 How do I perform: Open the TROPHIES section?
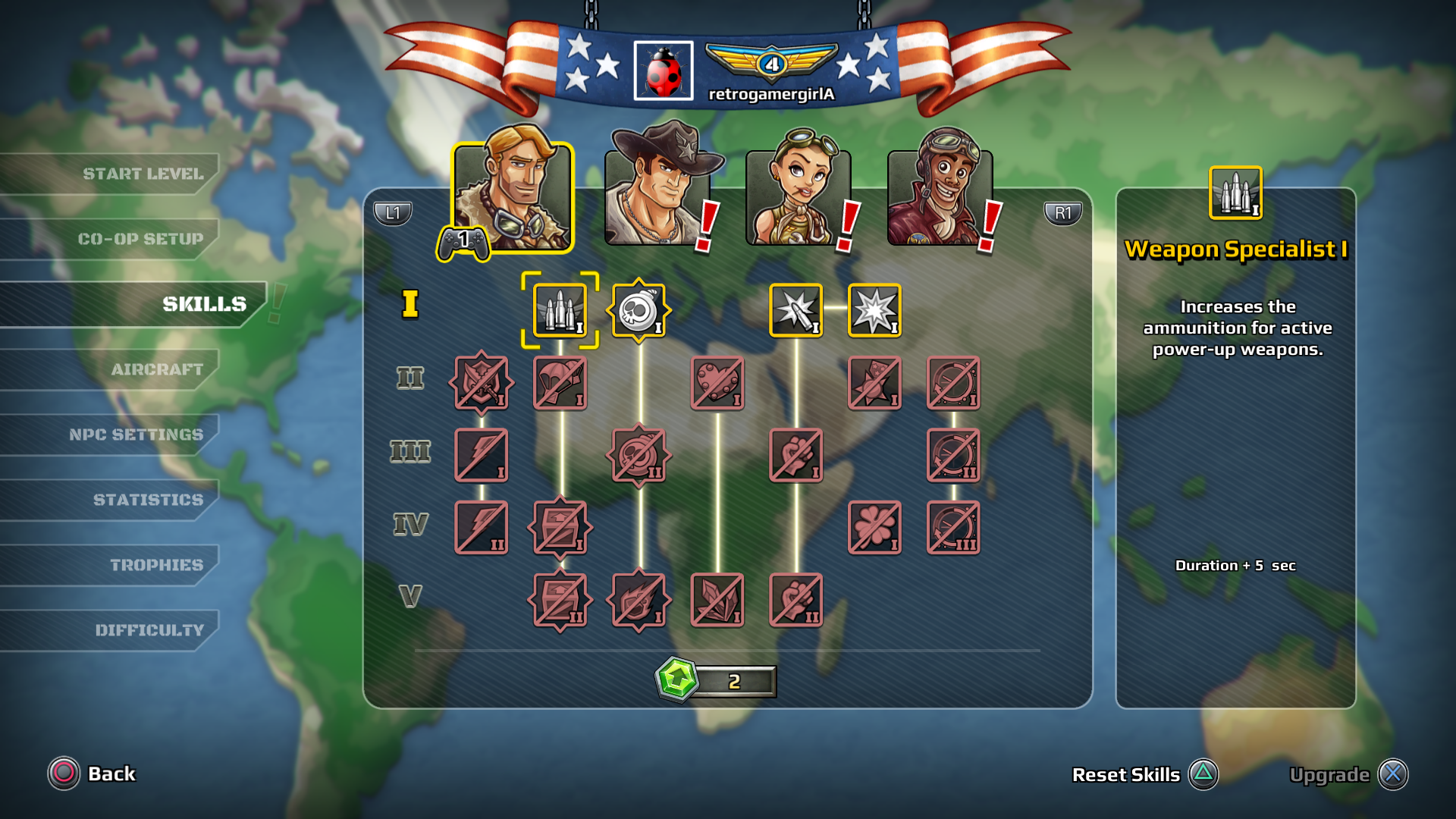tap(155, 564)
